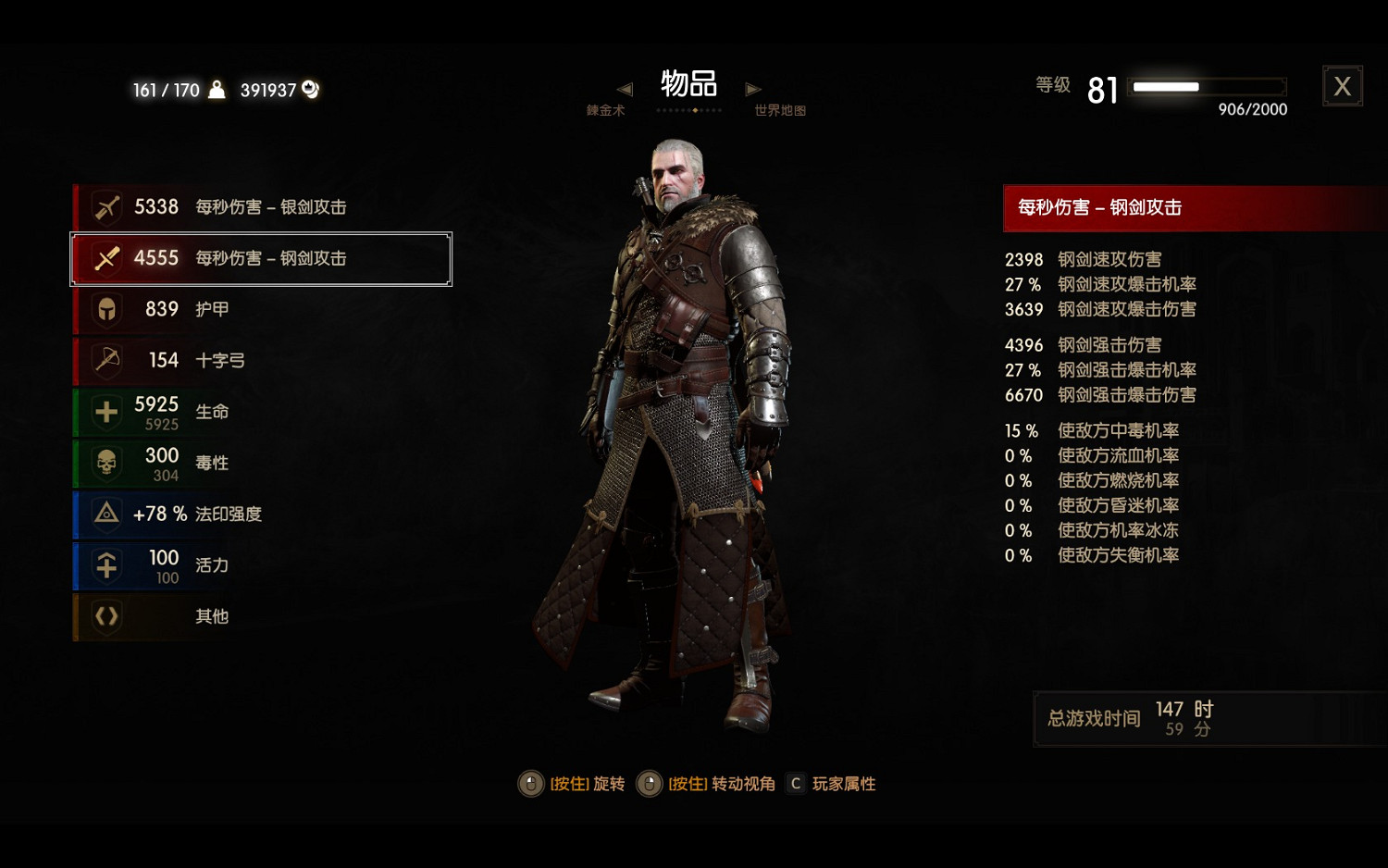Select the sign intensity triangle icon beside +78%
The image size is (1388, 868).
[105, 515]
